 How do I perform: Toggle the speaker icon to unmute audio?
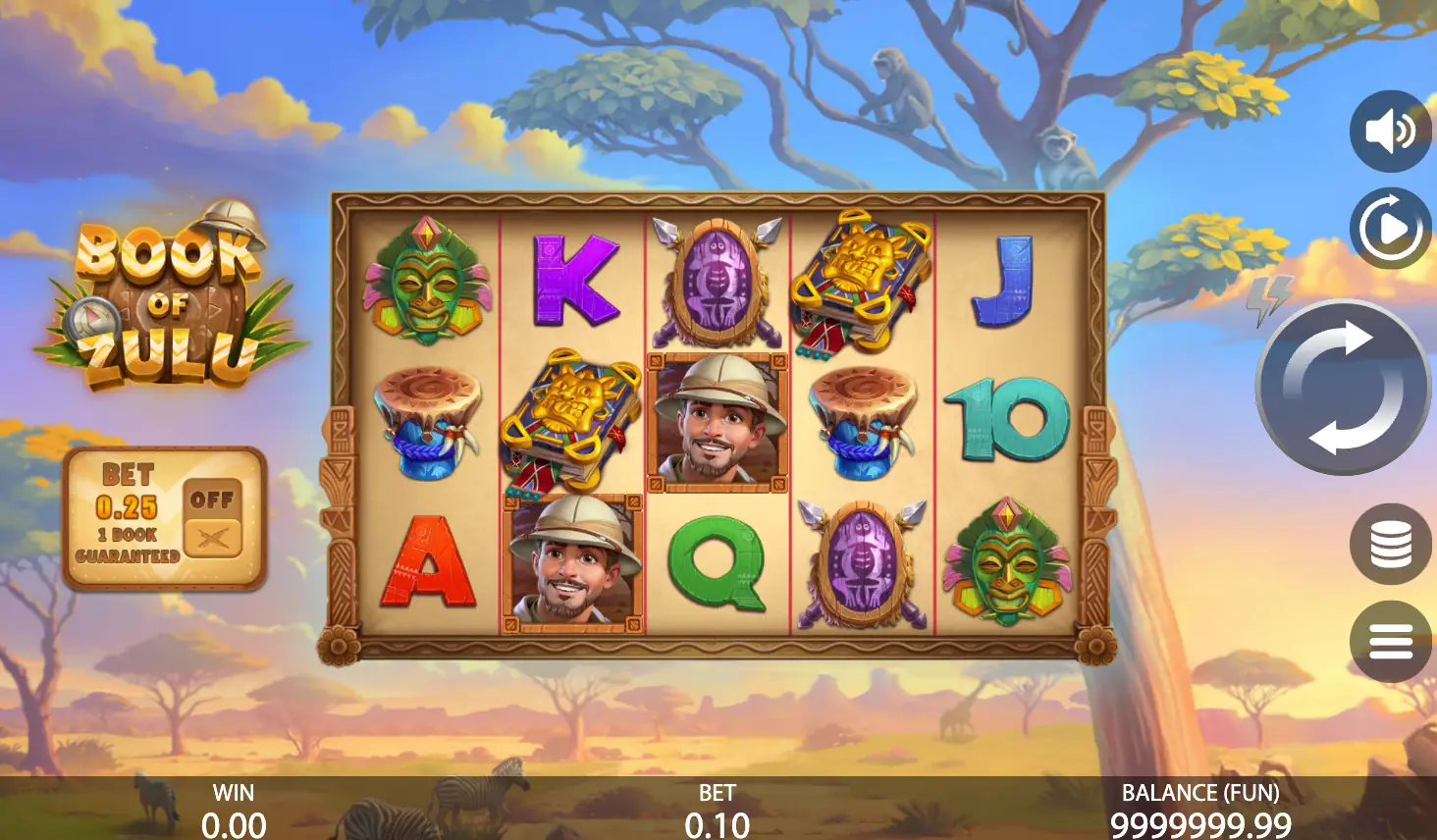point(1389,131)
